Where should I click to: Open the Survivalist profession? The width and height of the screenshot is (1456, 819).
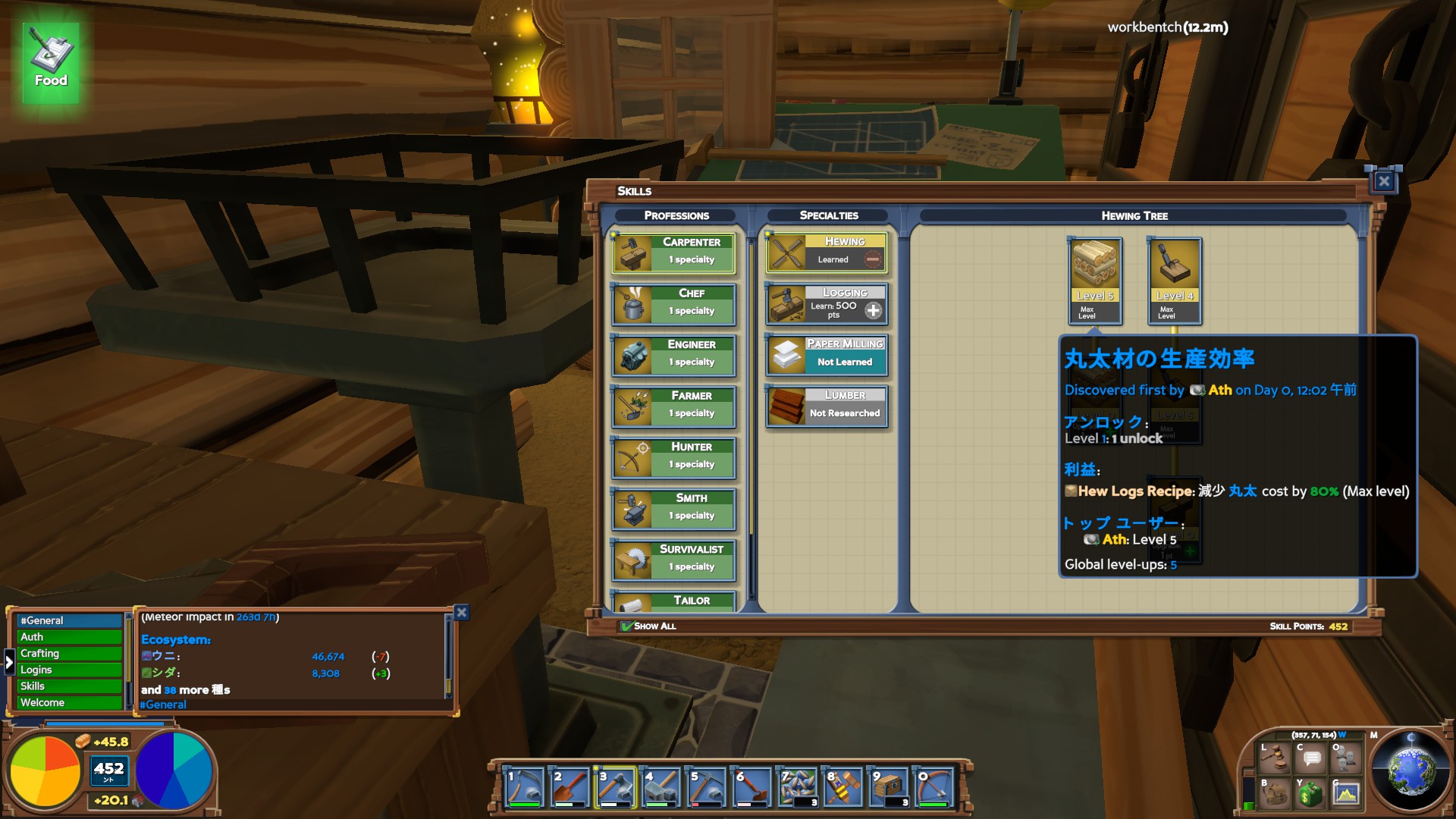point(673,559)
